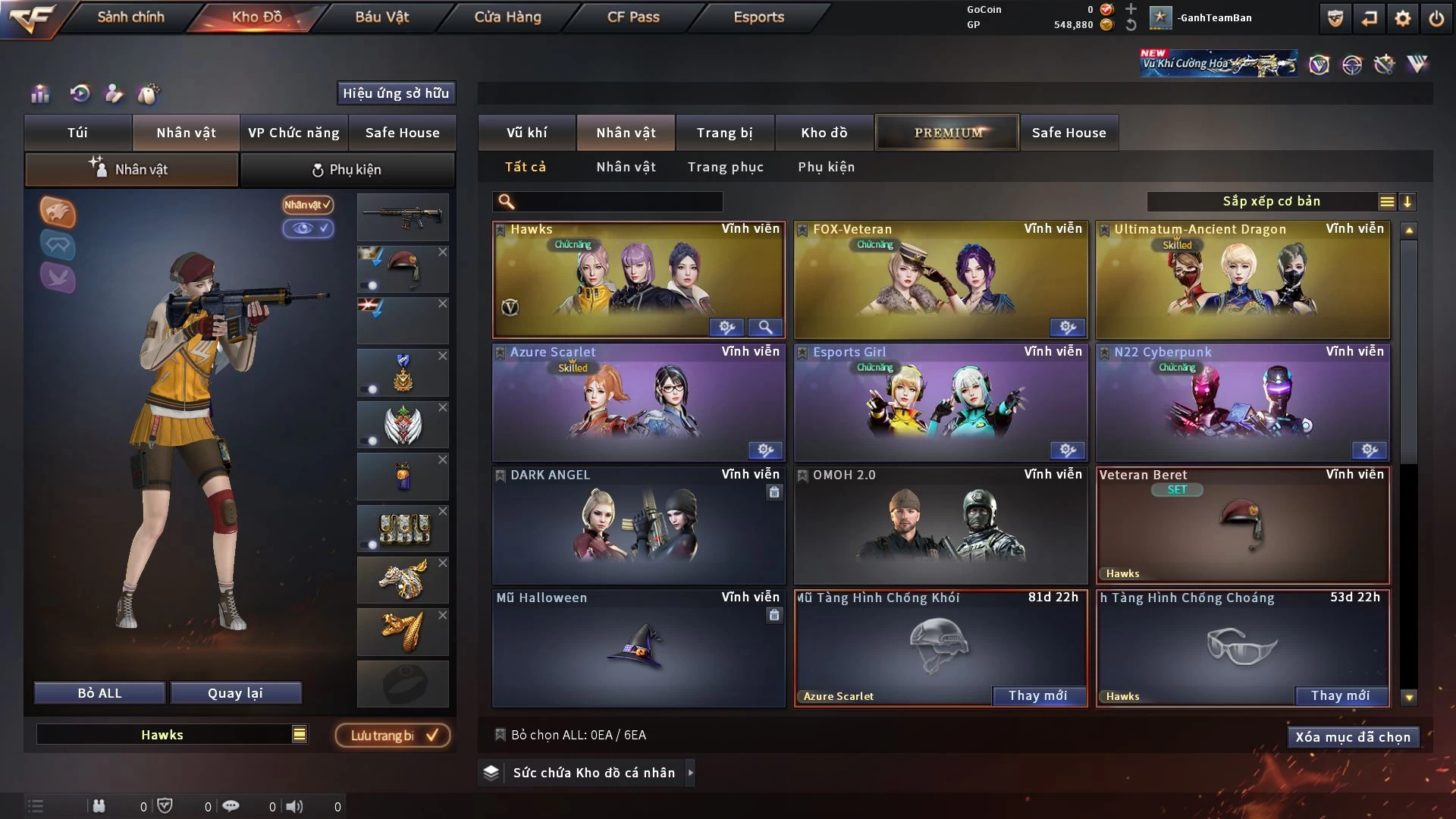1456x819 pixels.
Task: Open the CF Pass tab
Action: 633,17
